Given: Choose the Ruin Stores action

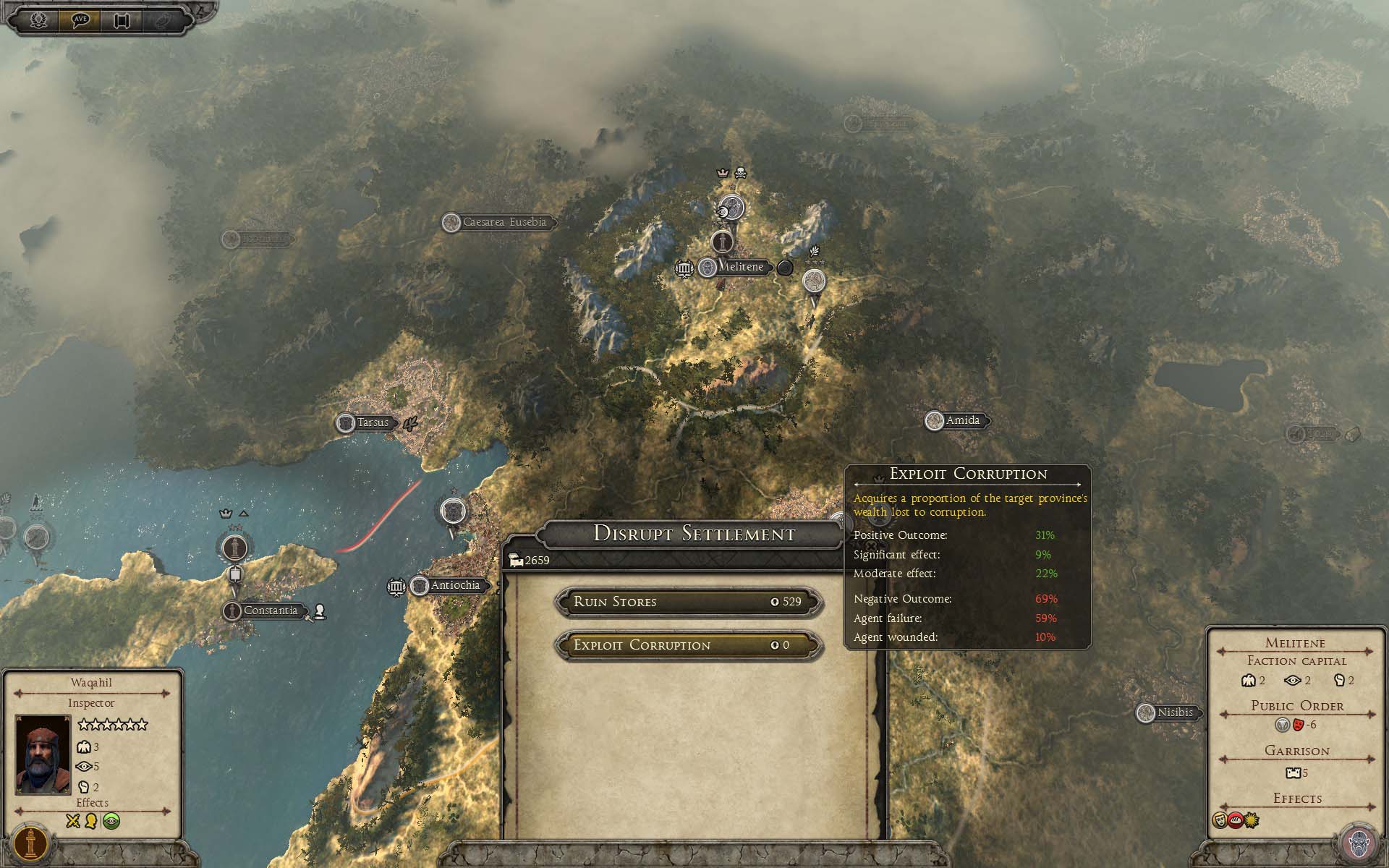Looking at the screenshot, I should click(x=688, y=602).
